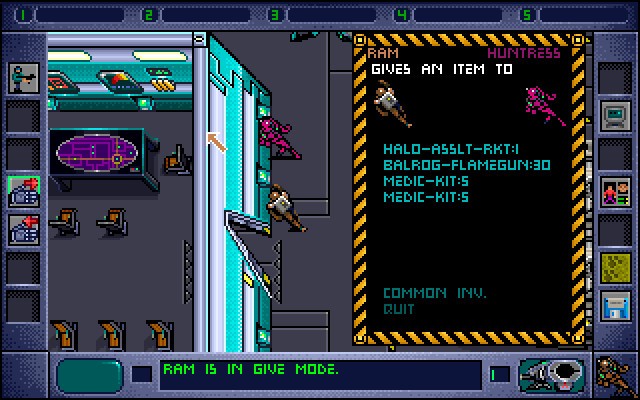
Task: Click the yellow-green map icon
Action: click(x=613, y=266)
